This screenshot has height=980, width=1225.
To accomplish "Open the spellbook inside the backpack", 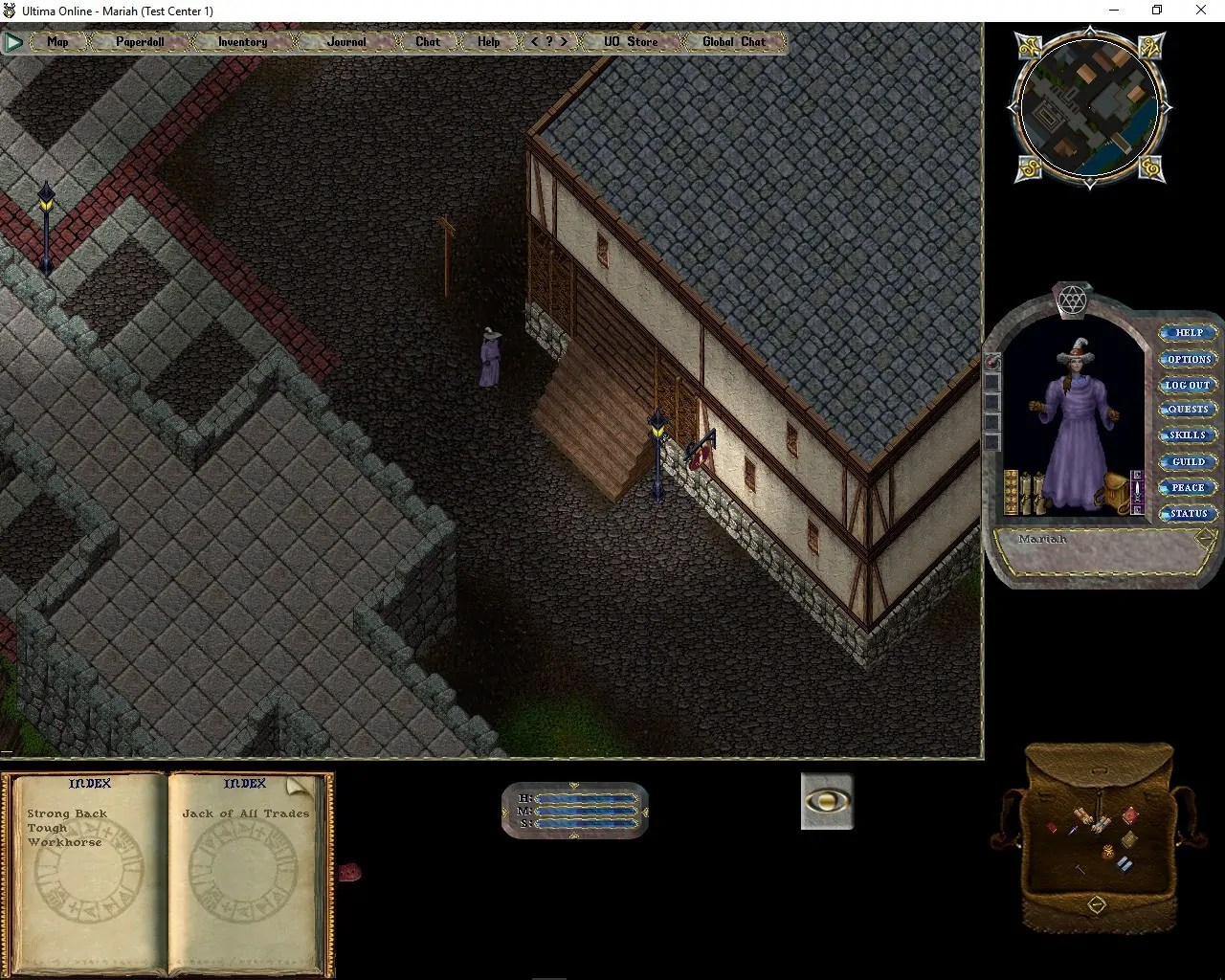I will click(1128, 839).
